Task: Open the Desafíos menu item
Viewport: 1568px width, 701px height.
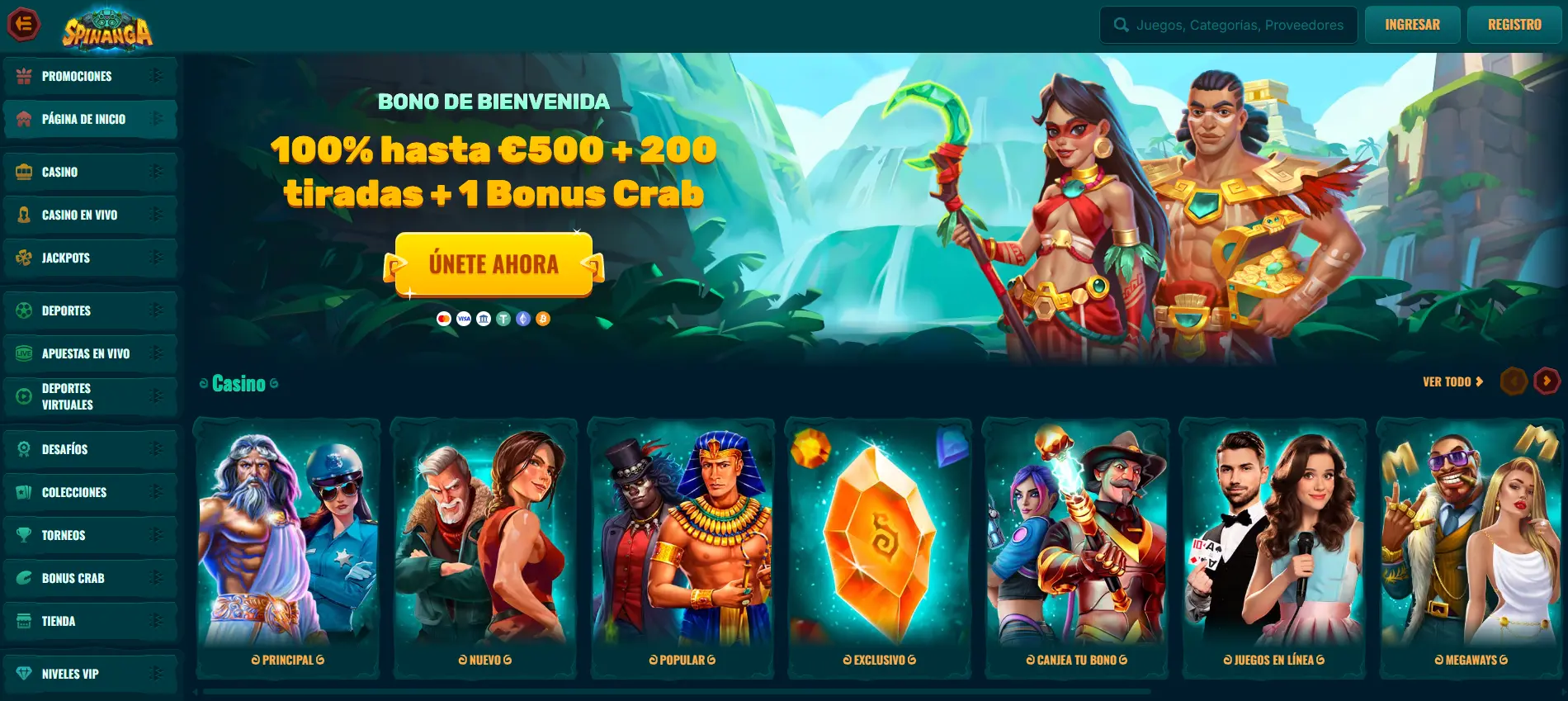Action: (x=65, y=449)
